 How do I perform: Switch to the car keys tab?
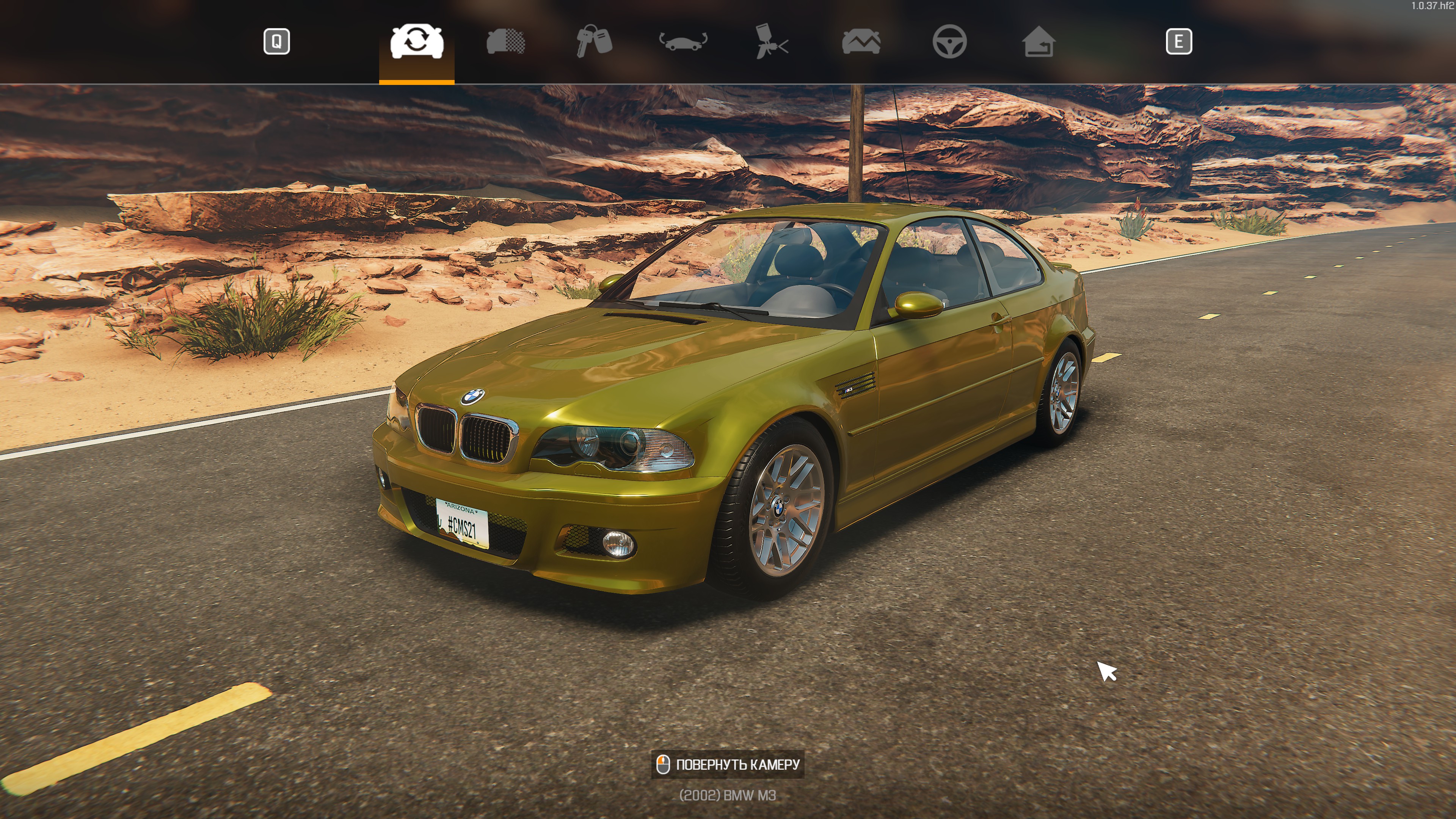click(594, 42)
